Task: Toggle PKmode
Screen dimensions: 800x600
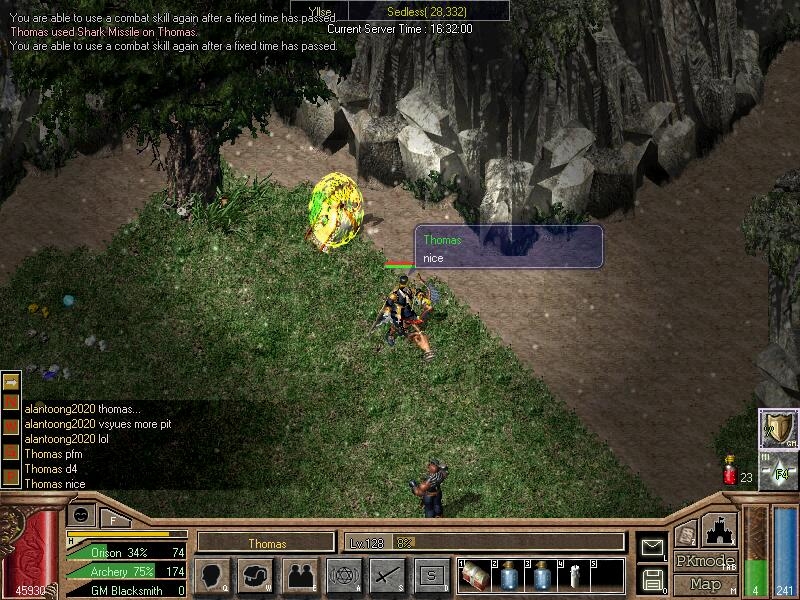Action: point(705,561)
